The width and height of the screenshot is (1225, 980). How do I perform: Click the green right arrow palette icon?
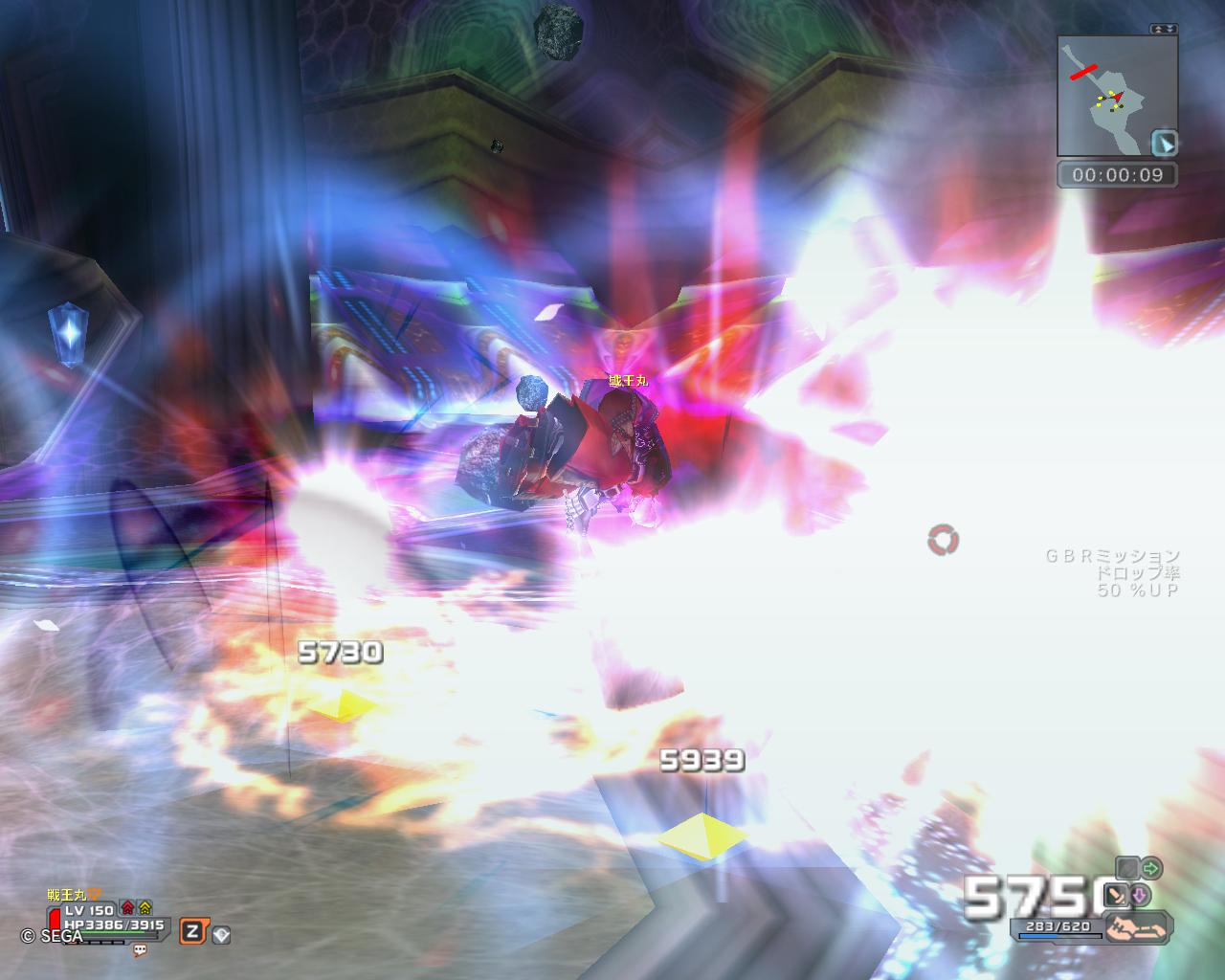click(1150, 868)
